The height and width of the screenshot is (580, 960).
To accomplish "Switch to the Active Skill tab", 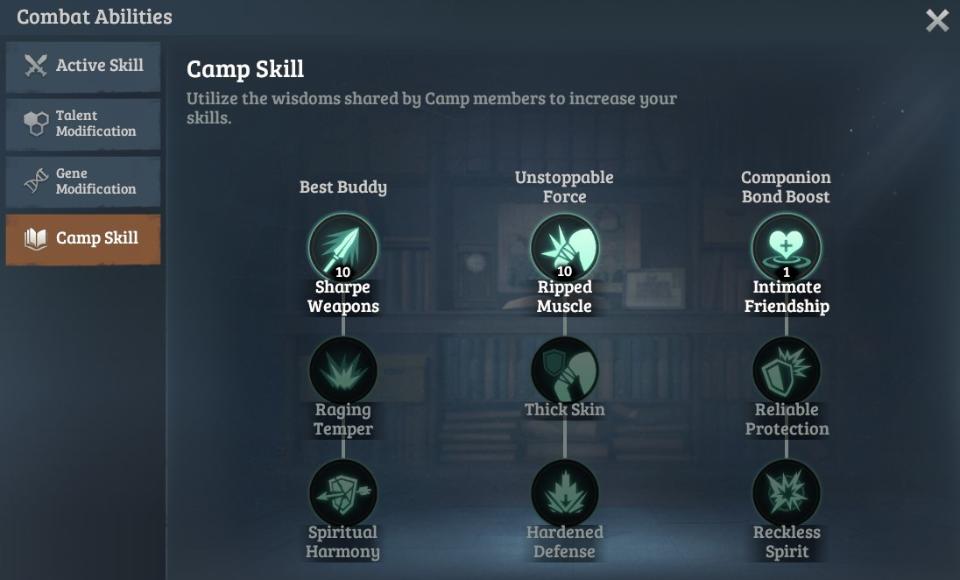I will 83,66.
